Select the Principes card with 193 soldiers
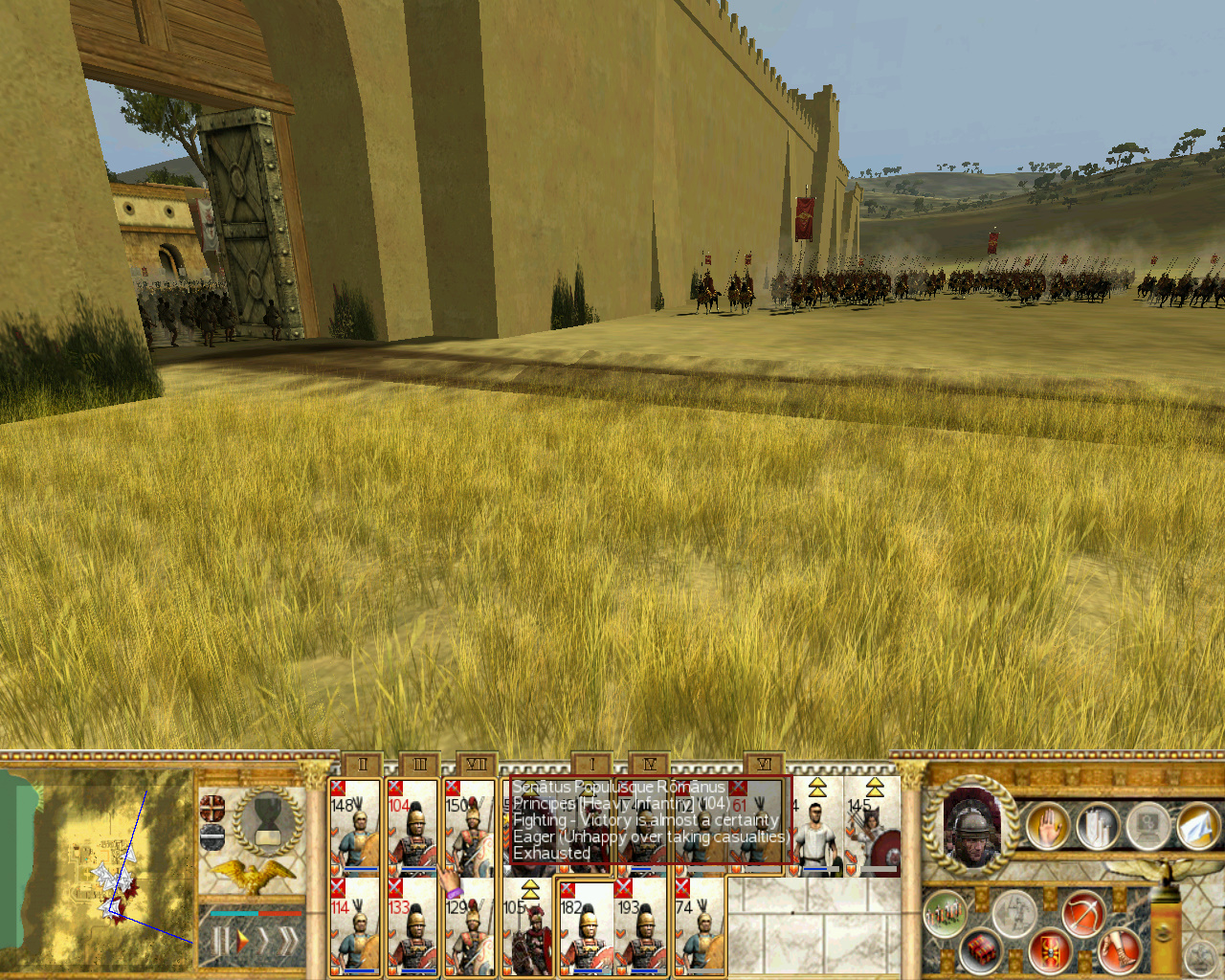Viewport: 1225px width, 980px height. point(641,925)
